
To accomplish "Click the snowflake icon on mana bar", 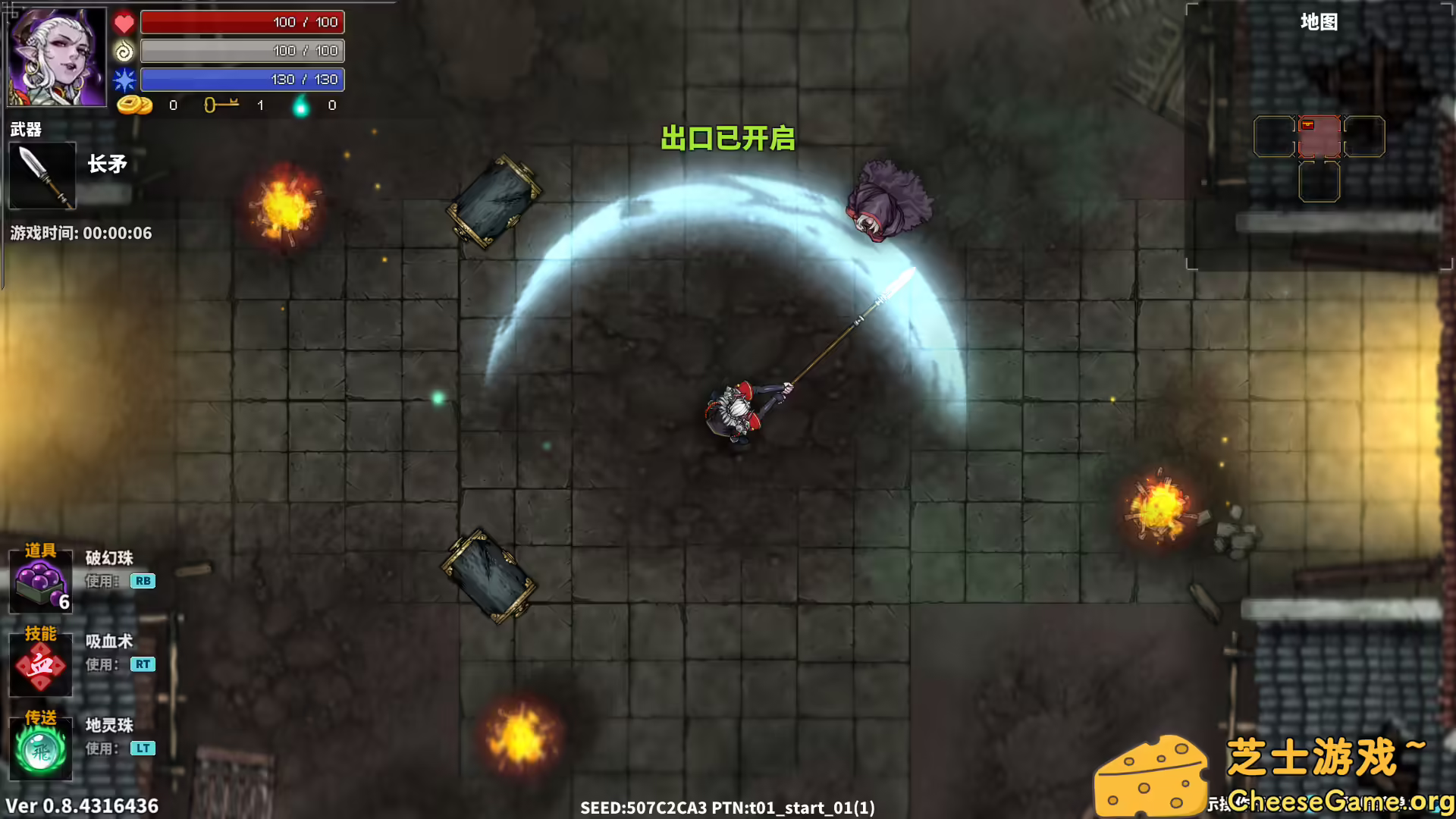I will (125, 79).
